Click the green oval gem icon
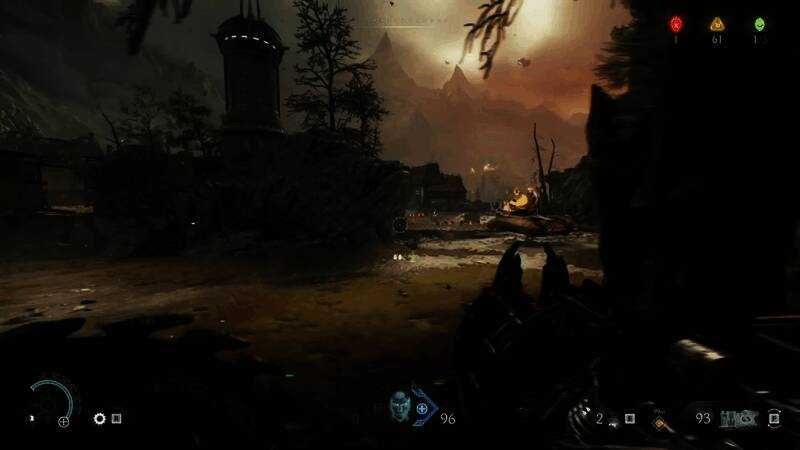800x450 pixels. tap(759, 24)
